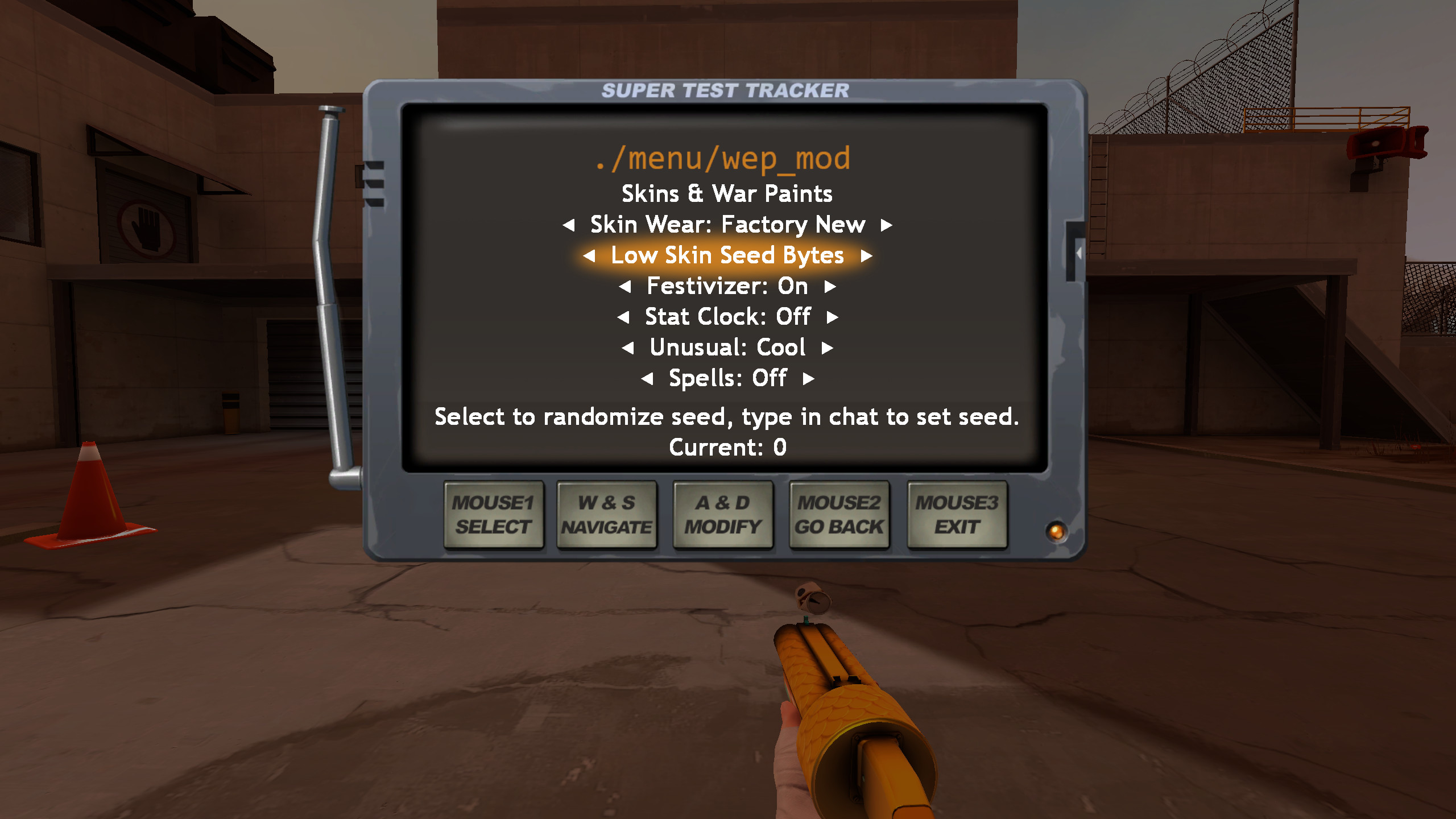Click the left arrow beside Skin Wear
Viewport: 1456px width, 819px height.
click(x=569, y=225)
